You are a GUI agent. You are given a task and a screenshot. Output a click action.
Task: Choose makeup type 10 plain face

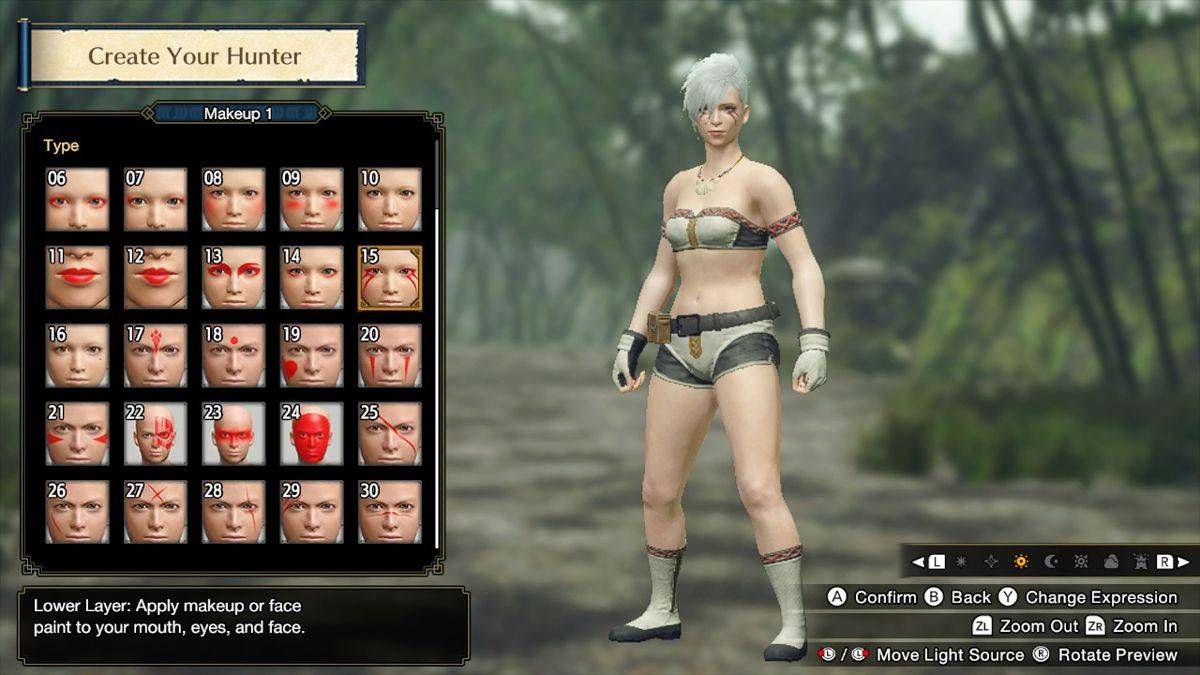tap(390, 199)
